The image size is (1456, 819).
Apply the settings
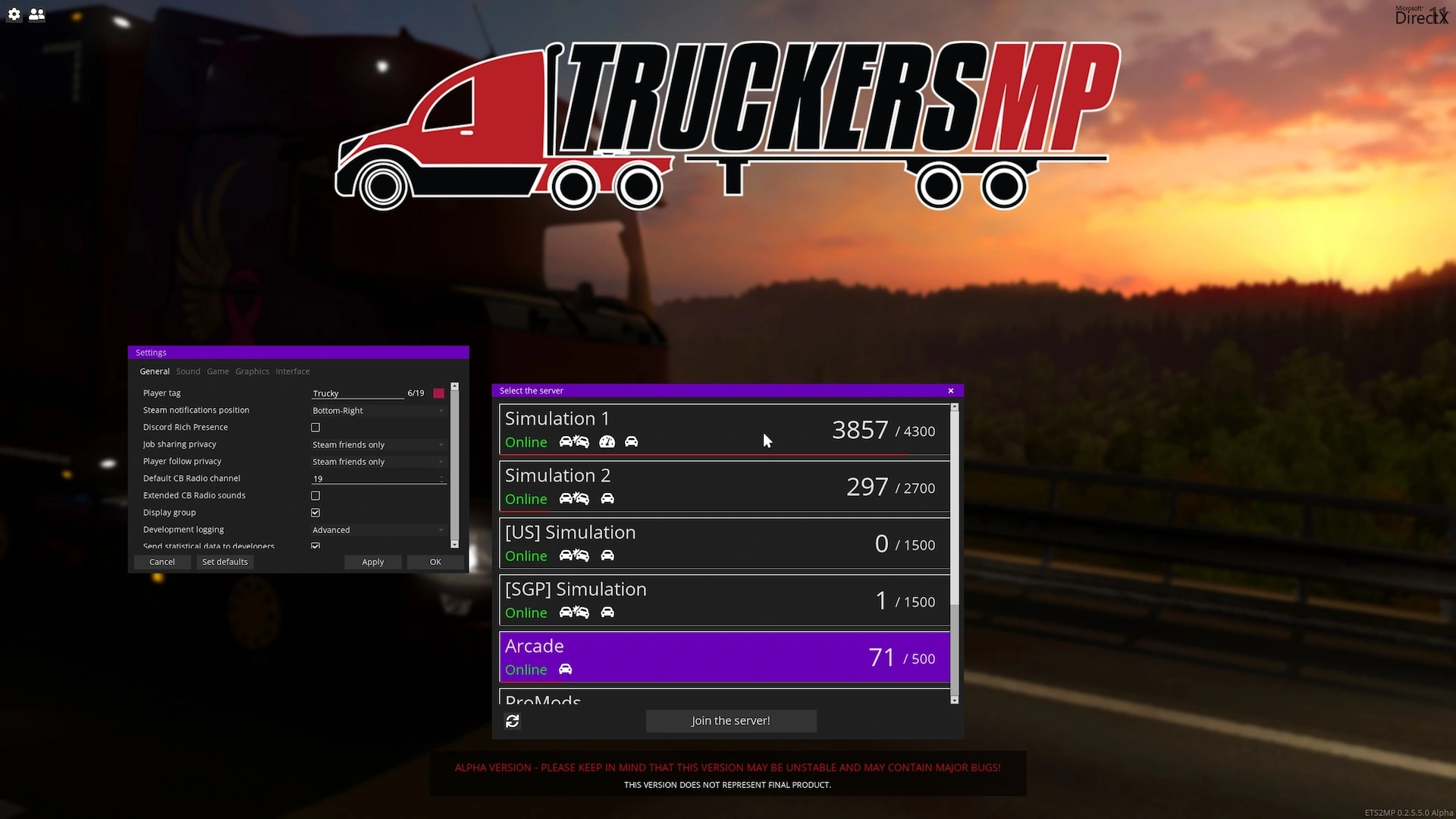click(x=372, y=562)
